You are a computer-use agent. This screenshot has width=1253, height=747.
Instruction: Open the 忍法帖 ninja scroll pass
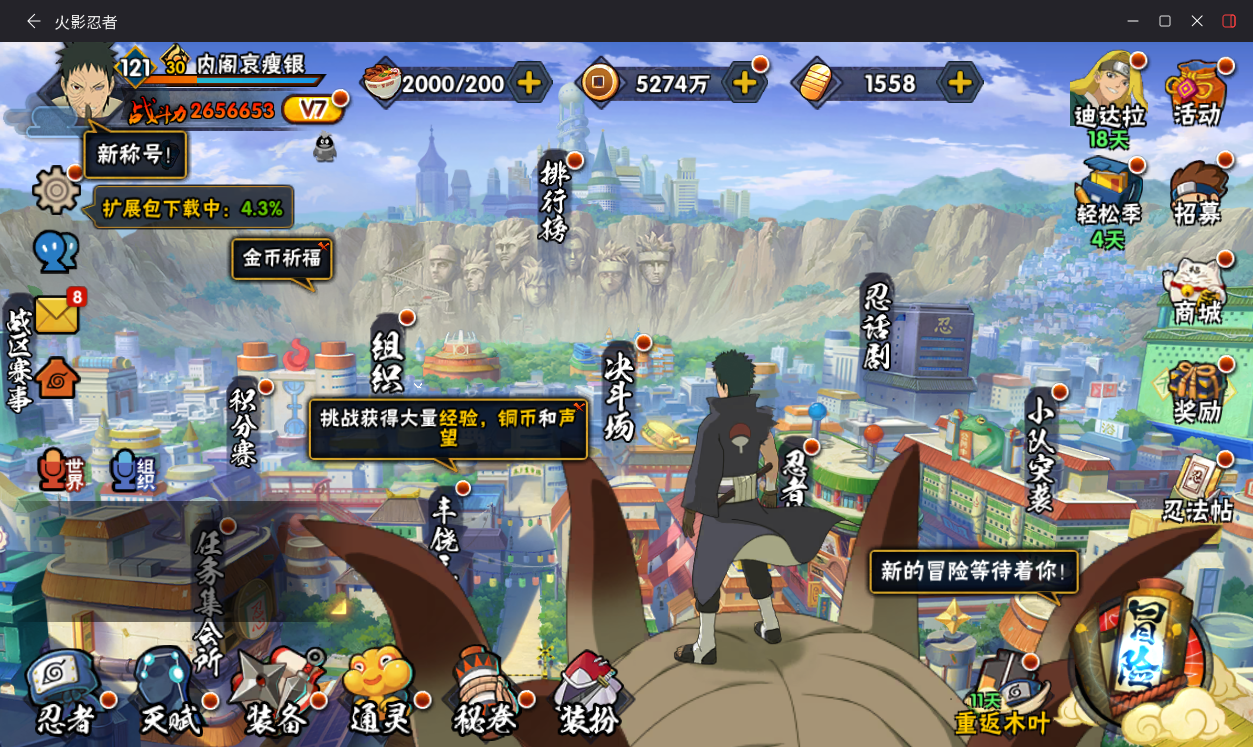pyautogui.click(x=1198, y=490)
